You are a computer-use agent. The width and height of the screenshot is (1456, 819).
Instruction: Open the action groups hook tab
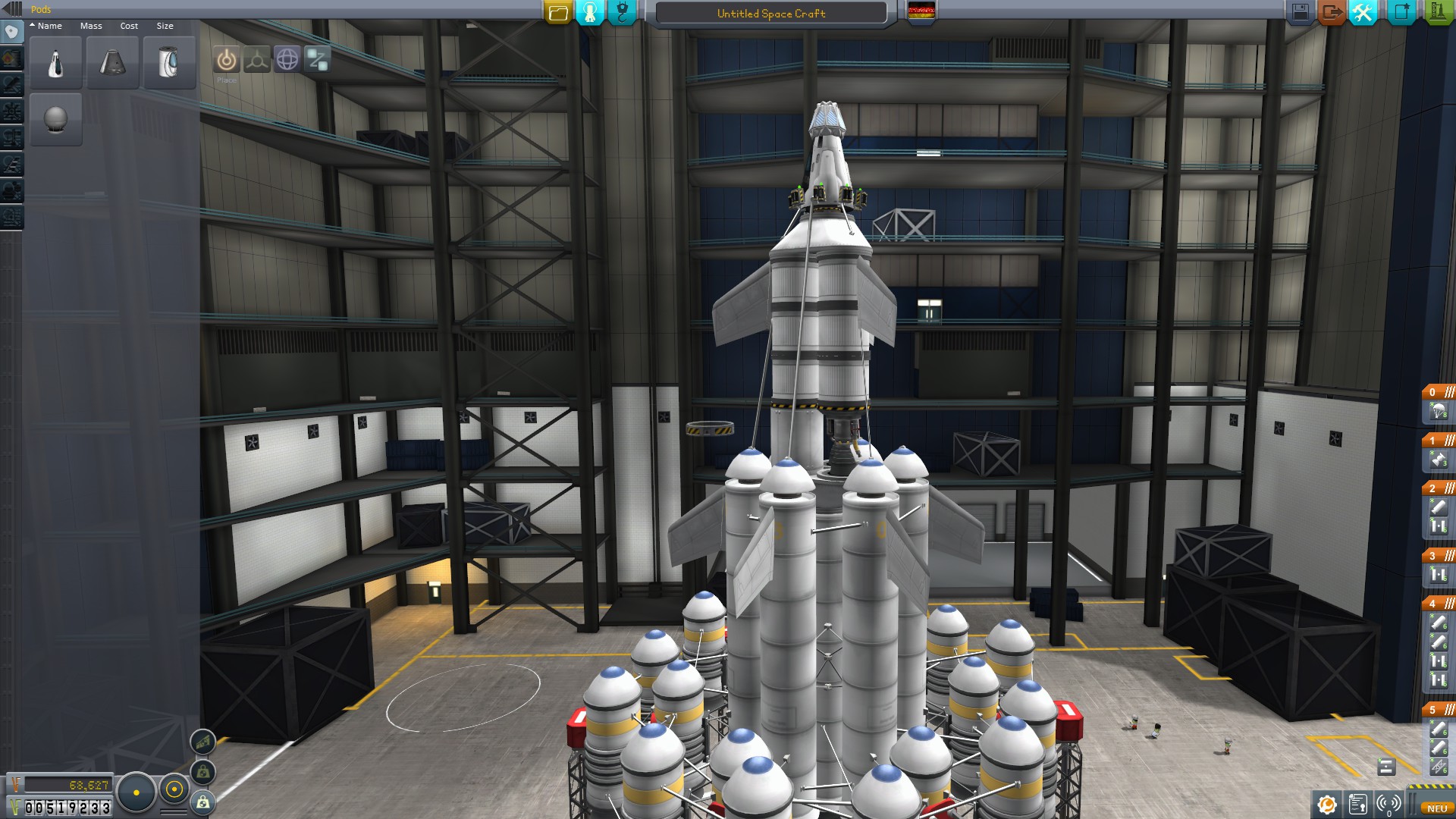pyautogui.click(x=622, y=12)
